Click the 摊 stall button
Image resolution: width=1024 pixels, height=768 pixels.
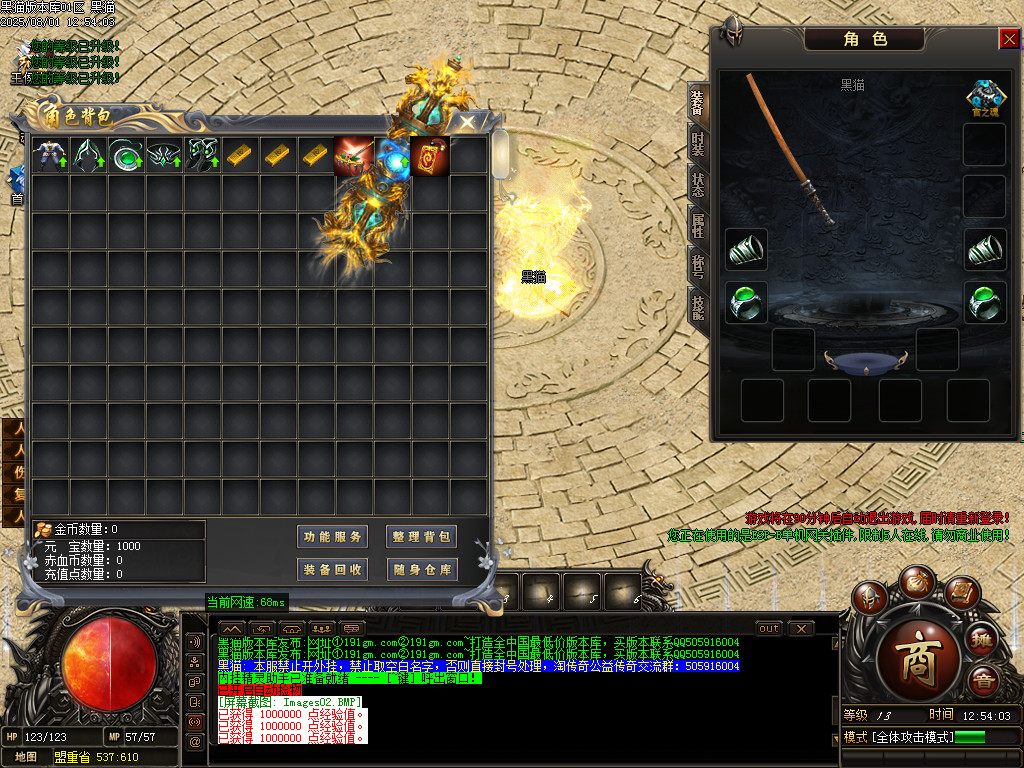click(x=984, y=640)
